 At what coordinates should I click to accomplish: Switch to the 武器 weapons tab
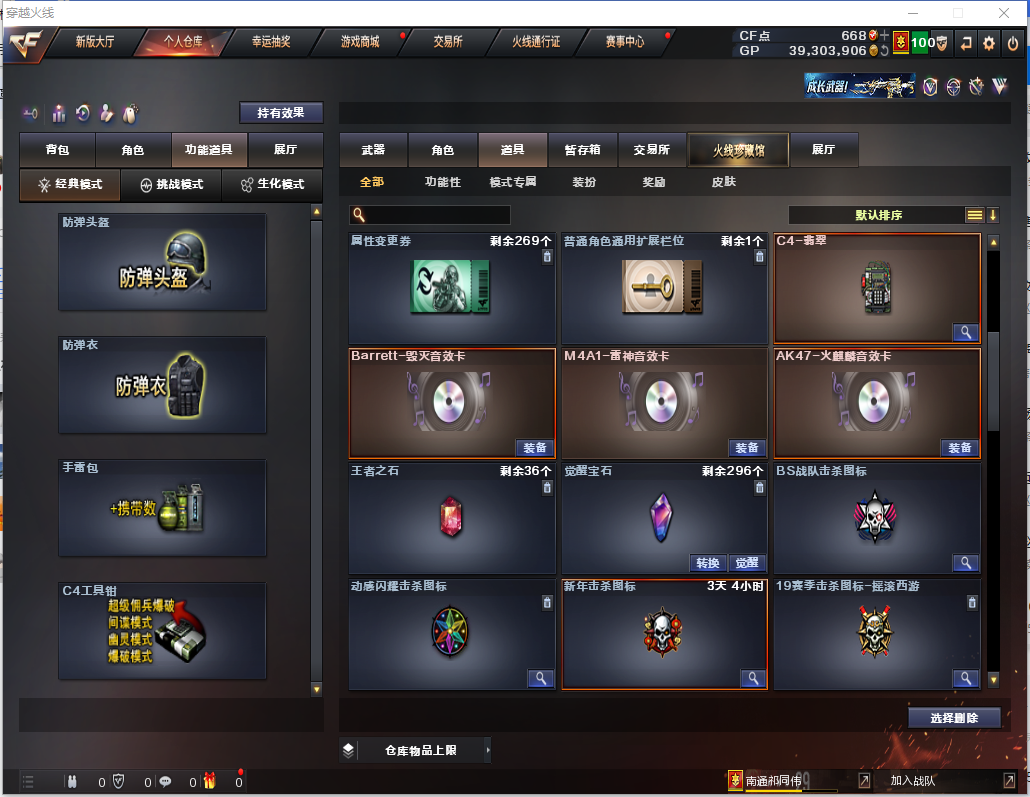click(373, 150)
